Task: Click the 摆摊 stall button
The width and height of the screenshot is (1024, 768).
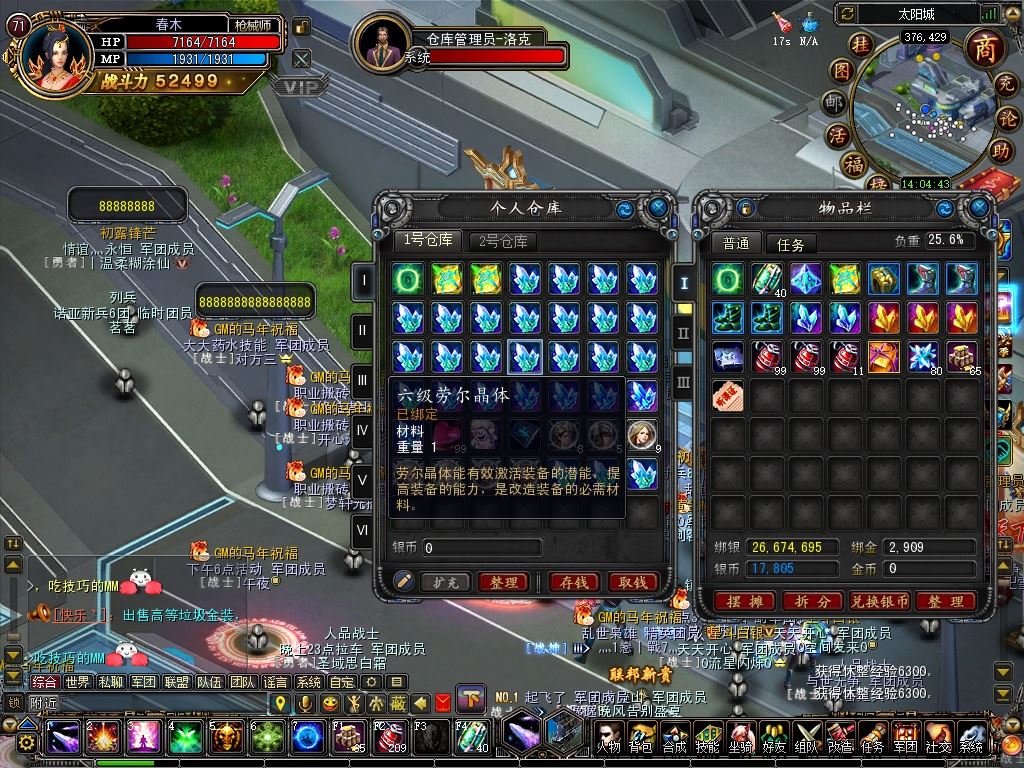Action: point(745,601)
